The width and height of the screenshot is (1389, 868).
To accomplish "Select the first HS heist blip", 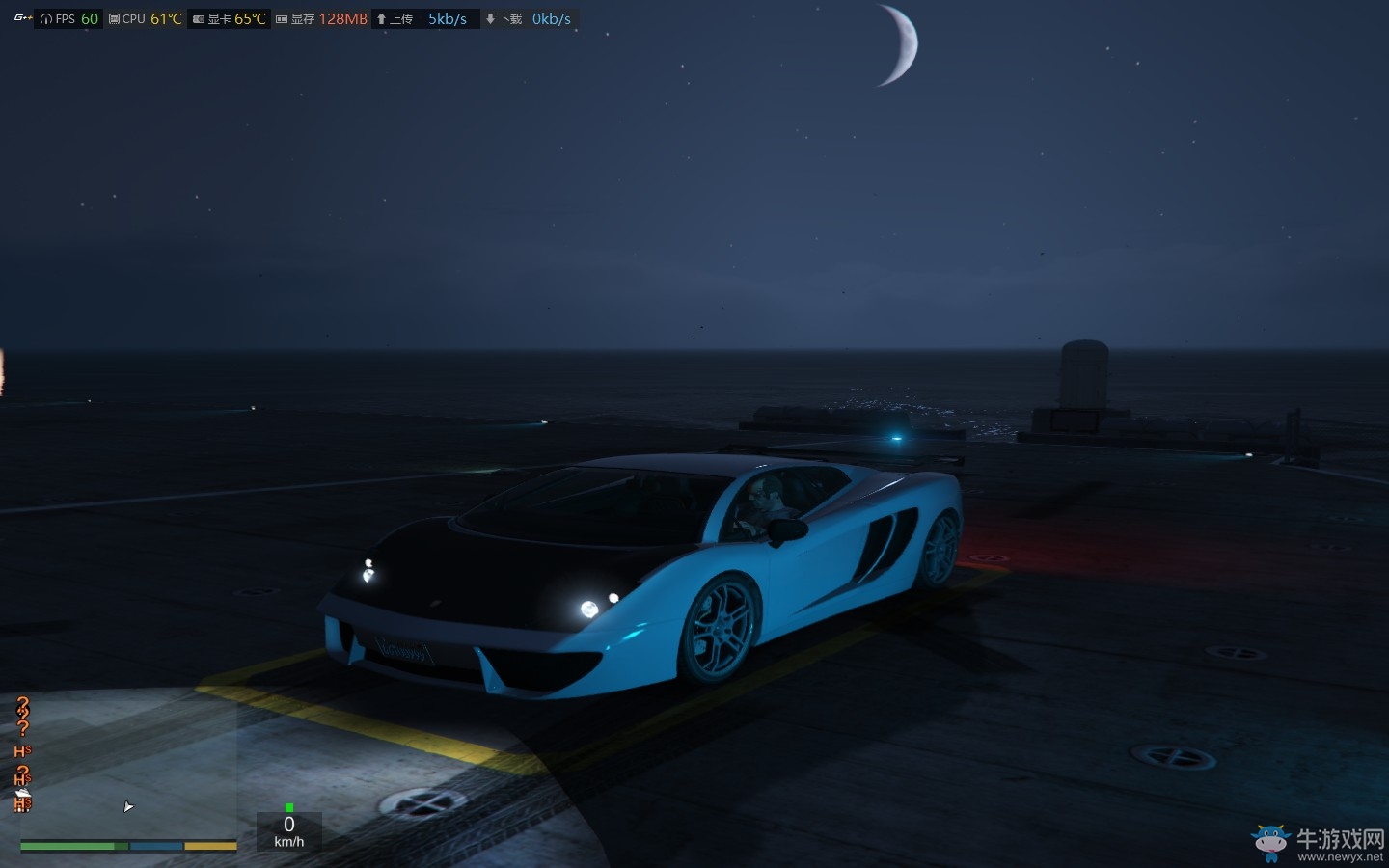I will [x=22, y=751].
